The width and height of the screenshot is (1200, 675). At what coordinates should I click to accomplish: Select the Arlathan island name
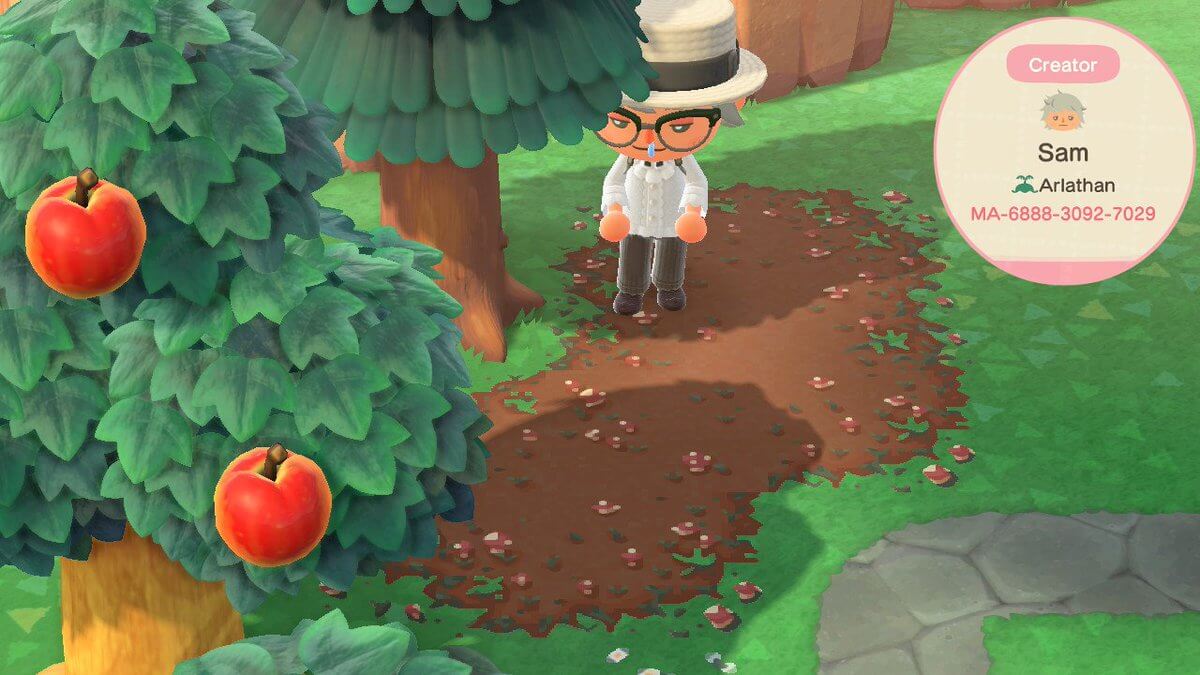coord(1071,185)
